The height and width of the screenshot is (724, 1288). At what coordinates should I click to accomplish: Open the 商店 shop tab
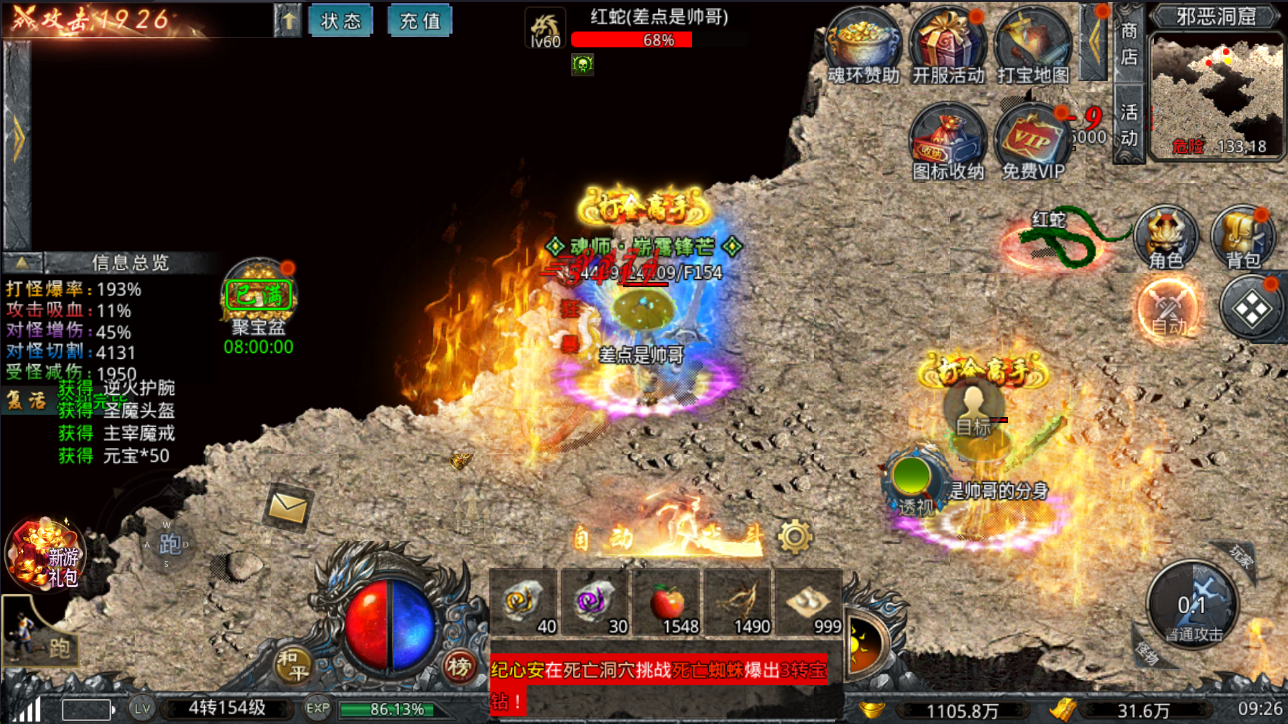coord(1129,45)
